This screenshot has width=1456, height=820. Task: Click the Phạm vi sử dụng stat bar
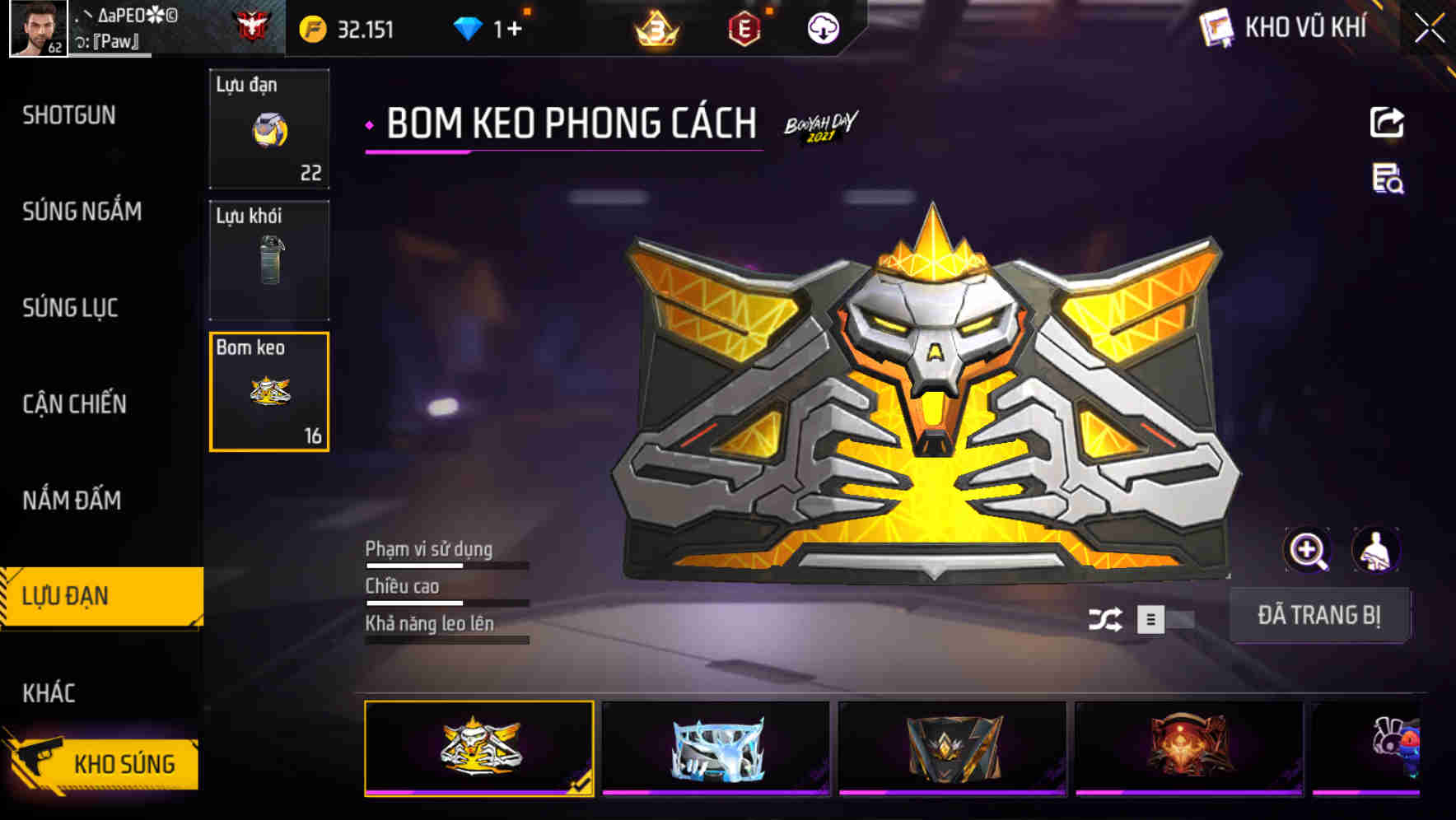[x=445, y=565]
